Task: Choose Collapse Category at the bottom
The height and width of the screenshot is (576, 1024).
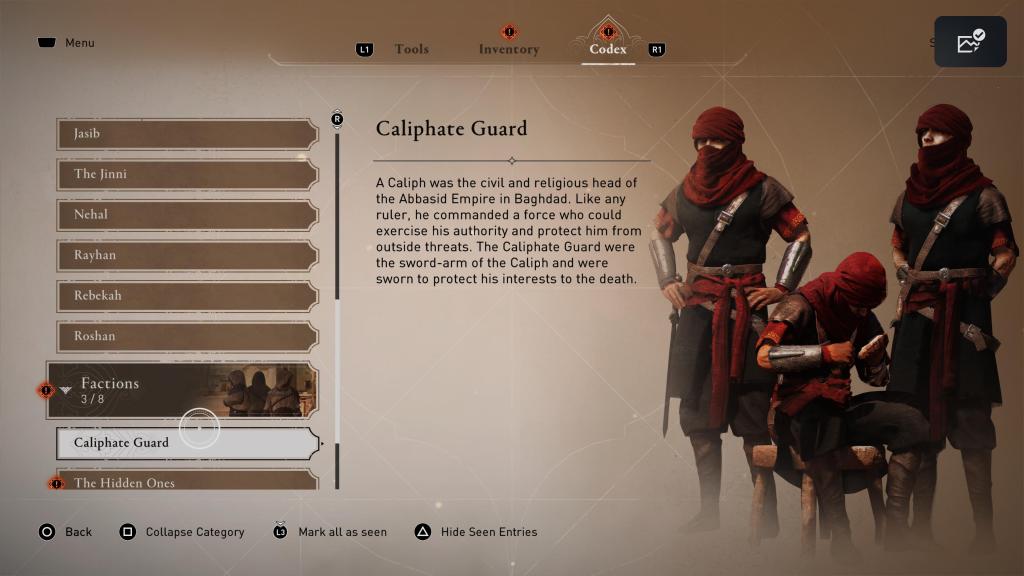Action: [183, 532]
